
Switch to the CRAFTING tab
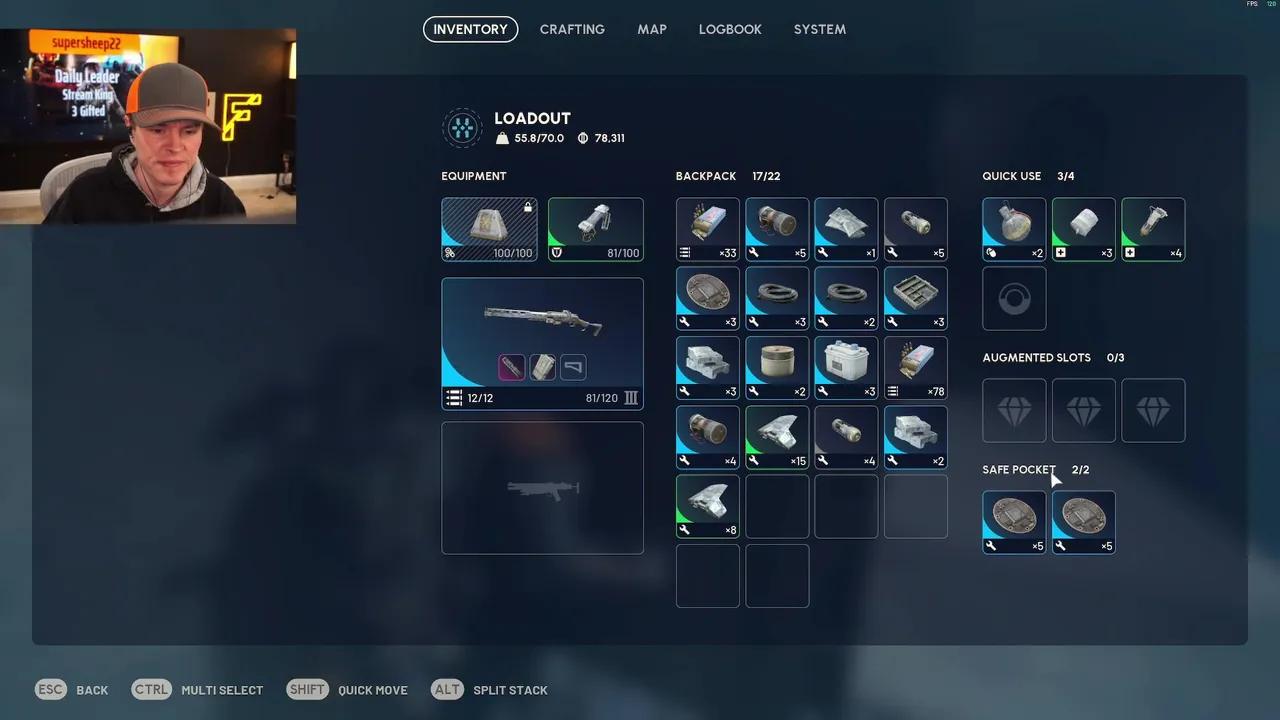click(x=572, y=29)
